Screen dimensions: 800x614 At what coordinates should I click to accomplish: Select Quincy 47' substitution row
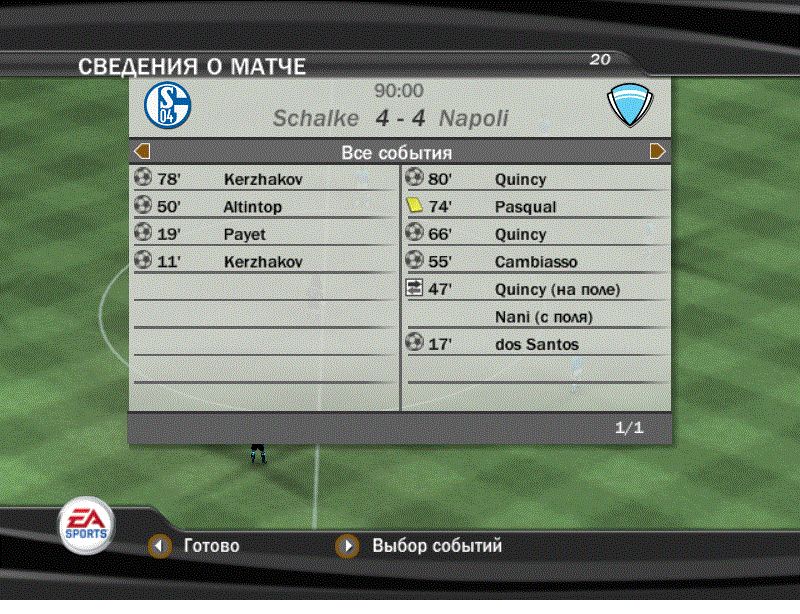535,290
